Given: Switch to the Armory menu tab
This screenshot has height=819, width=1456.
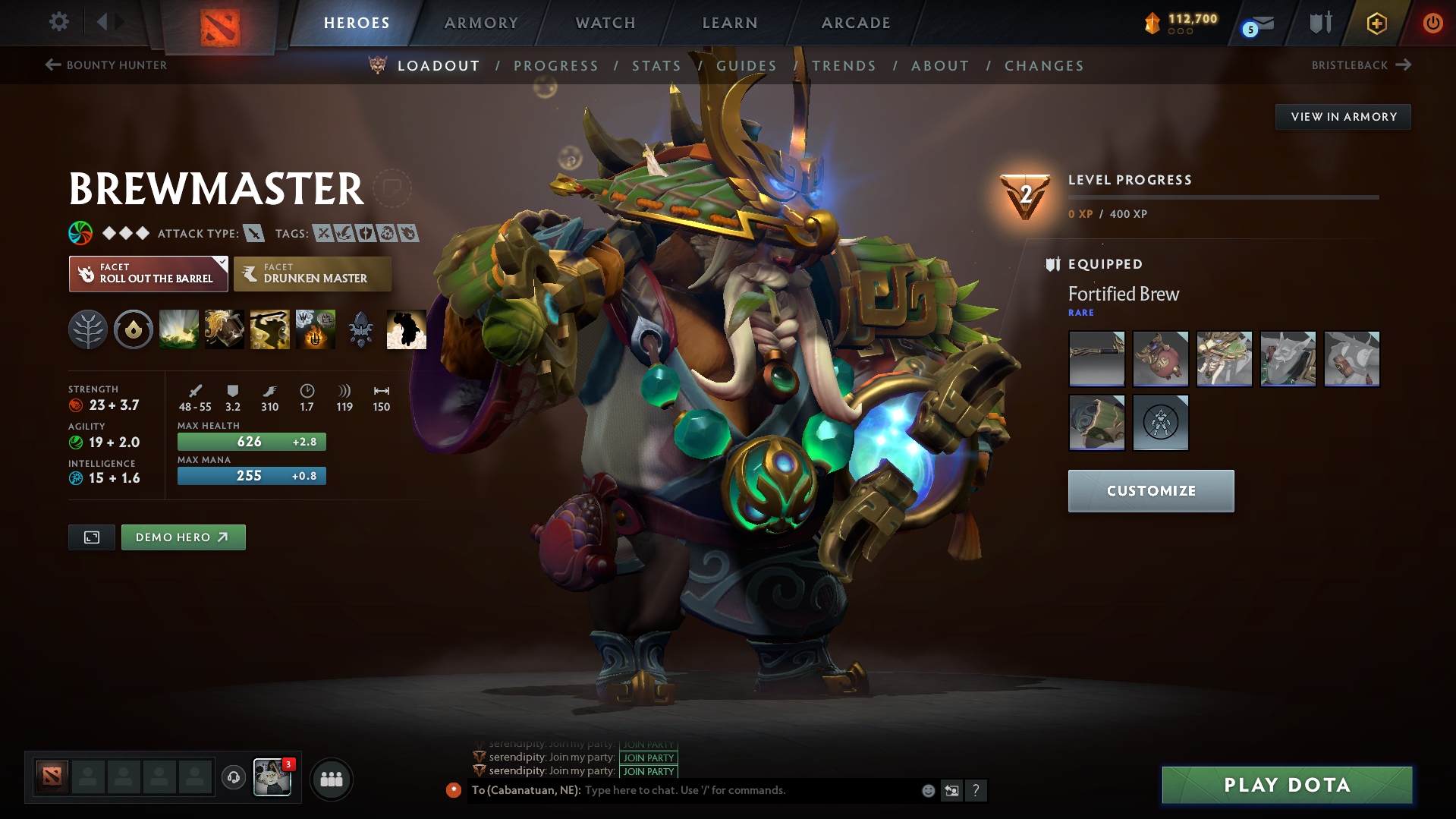Looking at the screenshot, I should pos(481,23).
